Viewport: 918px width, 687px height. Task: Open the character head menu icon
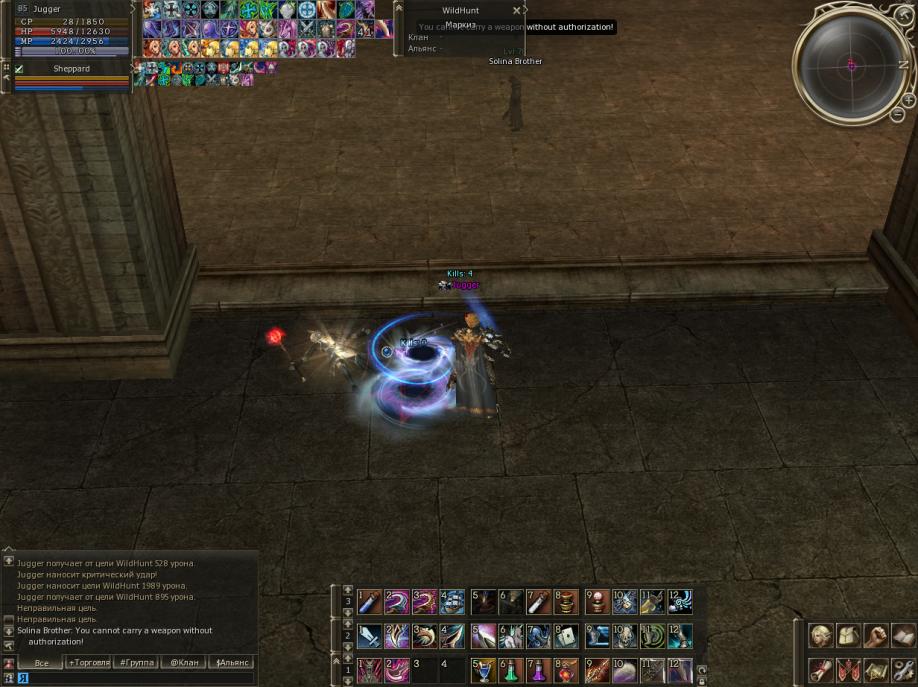click(x=821, y=636)
